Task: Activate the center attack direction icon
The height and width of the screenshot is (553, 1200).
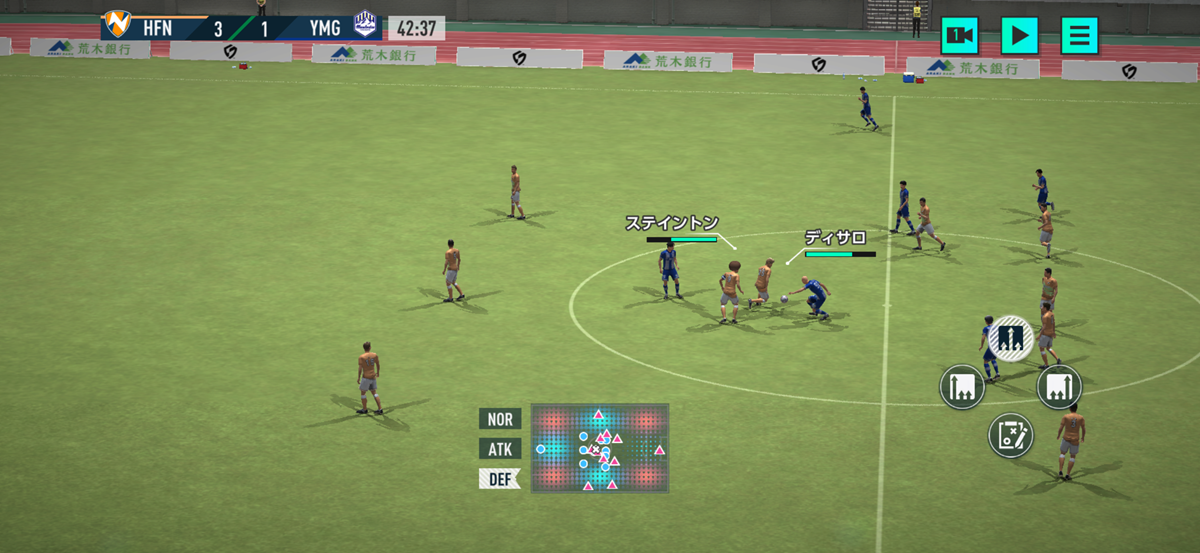Action: 1011,338
